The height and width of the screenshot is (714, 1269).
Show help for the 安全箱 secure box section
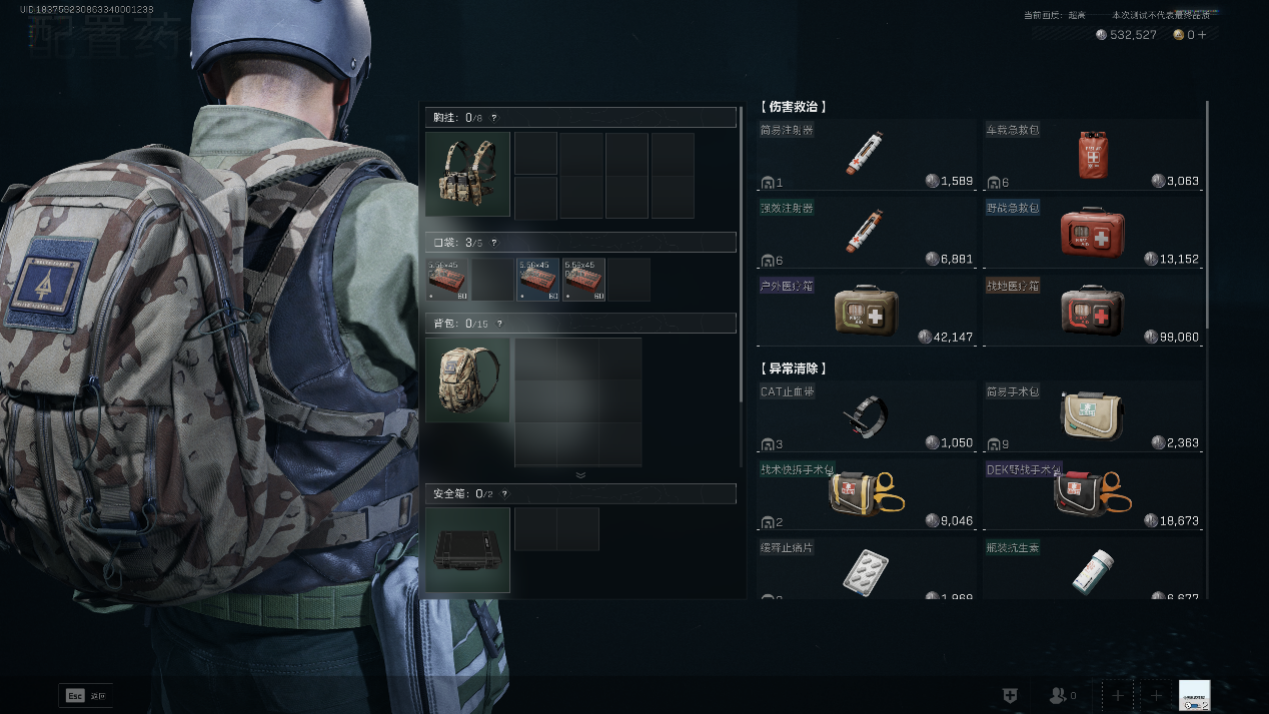click(x=504, y=494)
